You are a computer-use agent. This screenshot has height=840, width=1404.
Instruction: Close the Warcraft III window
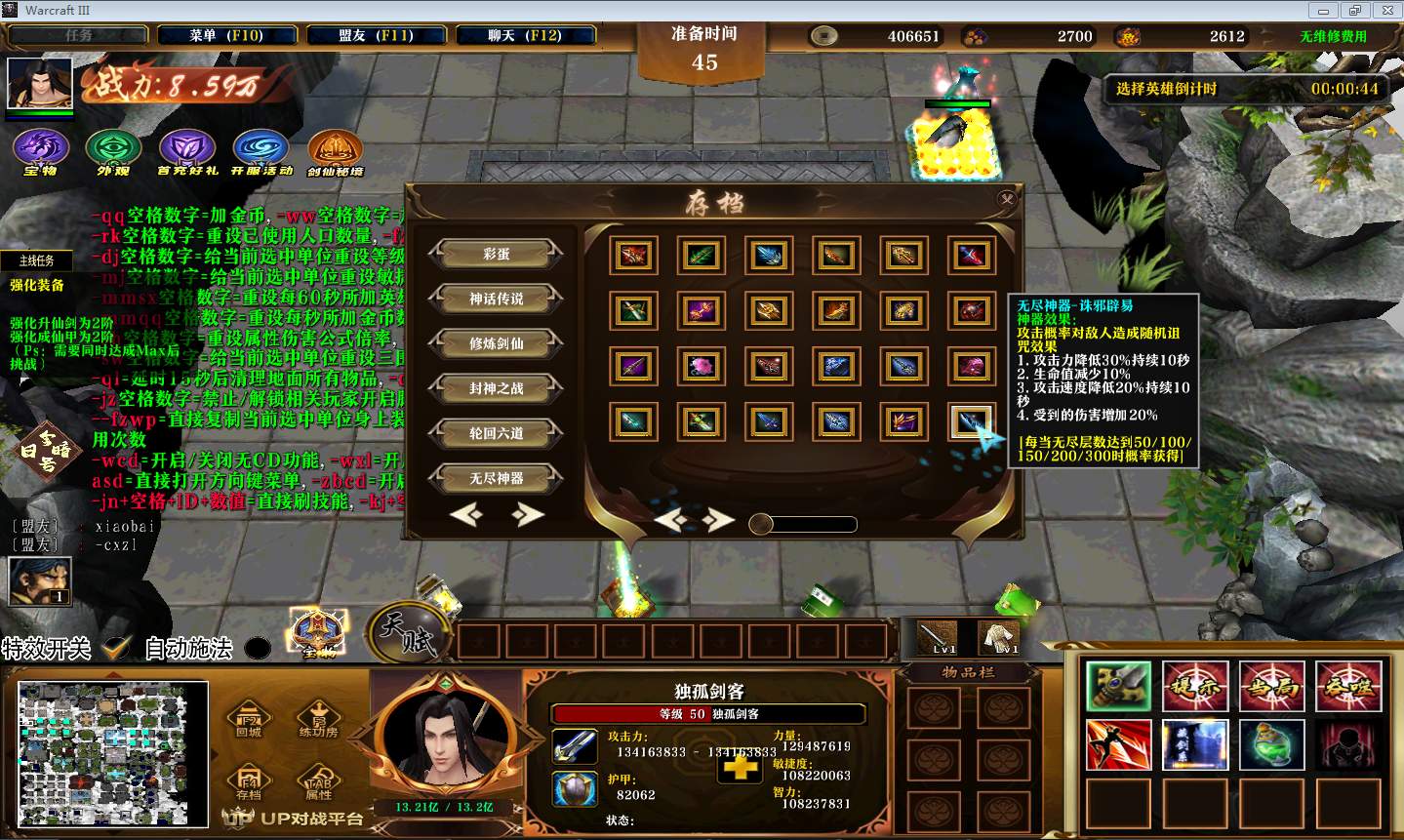1384,10
